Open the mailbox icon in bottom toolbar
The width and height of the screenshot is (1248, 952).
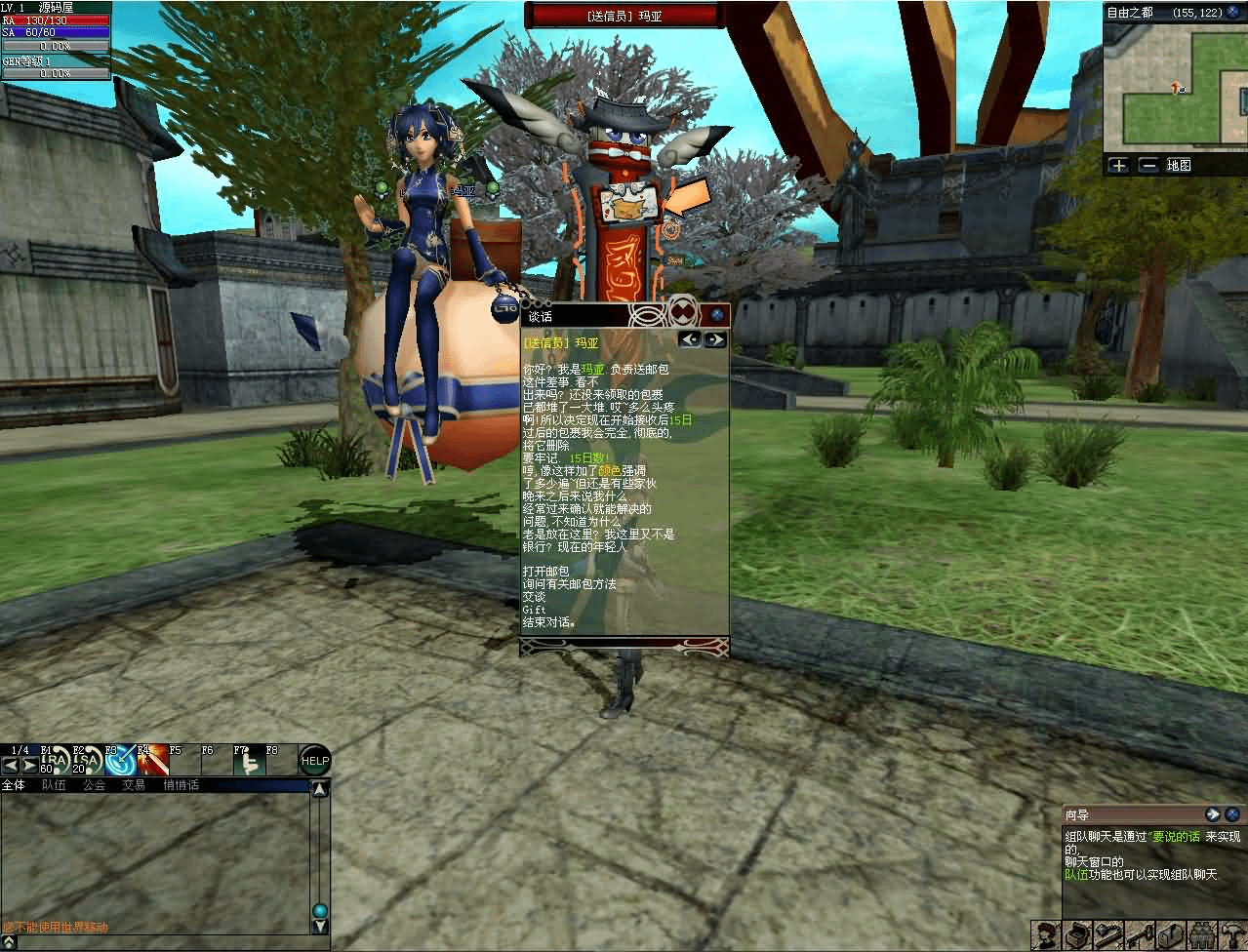tap(1170, 934)
